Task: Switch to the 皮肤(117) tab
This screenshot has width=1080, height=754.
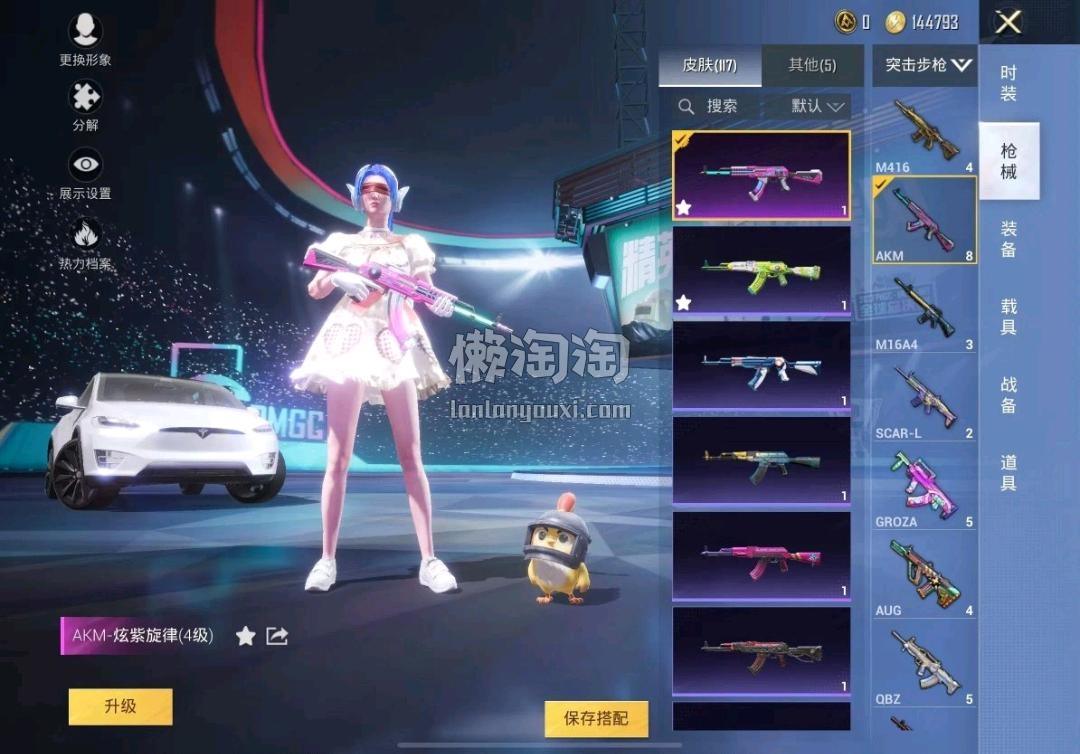Action: click(710, 66)
